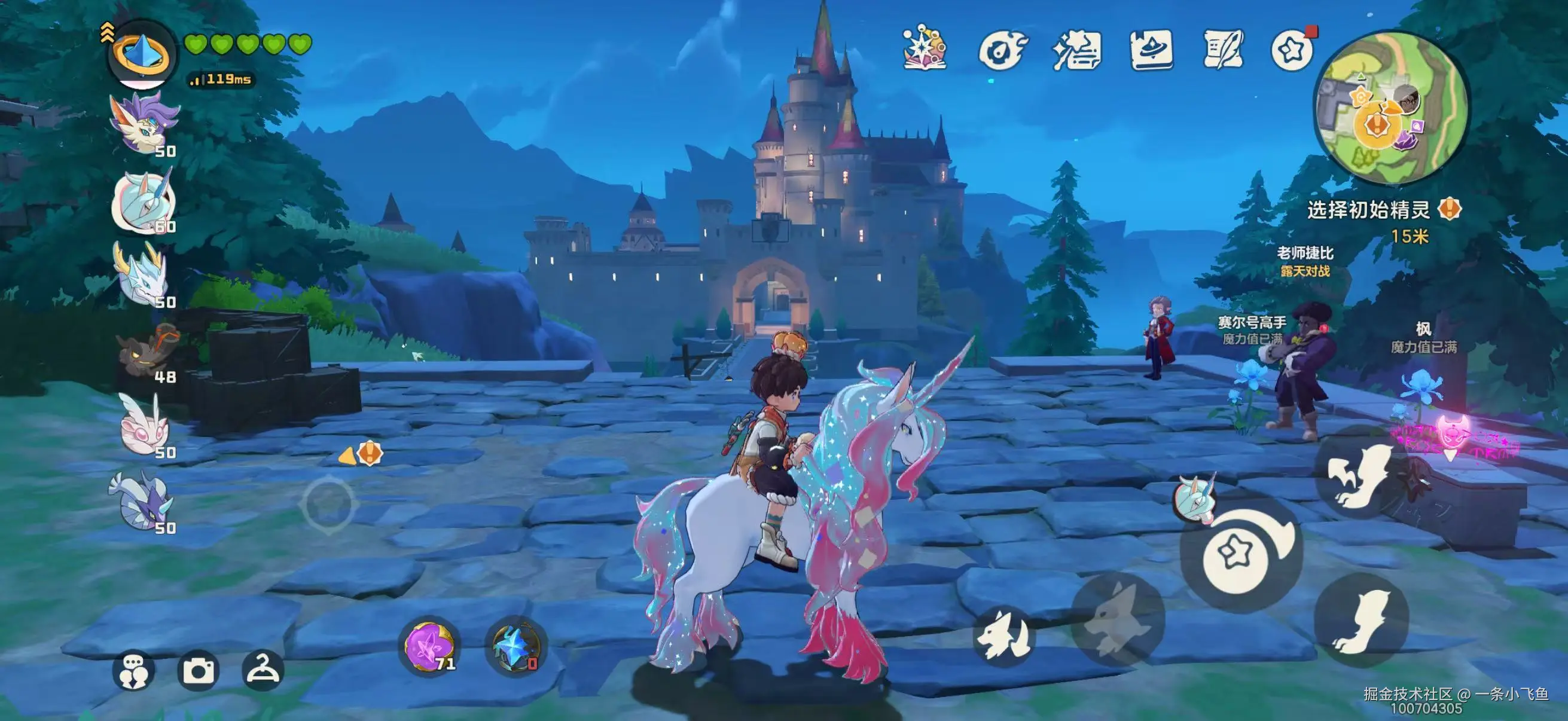Open the star spellbook menu icon
The height and width of the screenshot is (721, 1568).
pos(925,48)
